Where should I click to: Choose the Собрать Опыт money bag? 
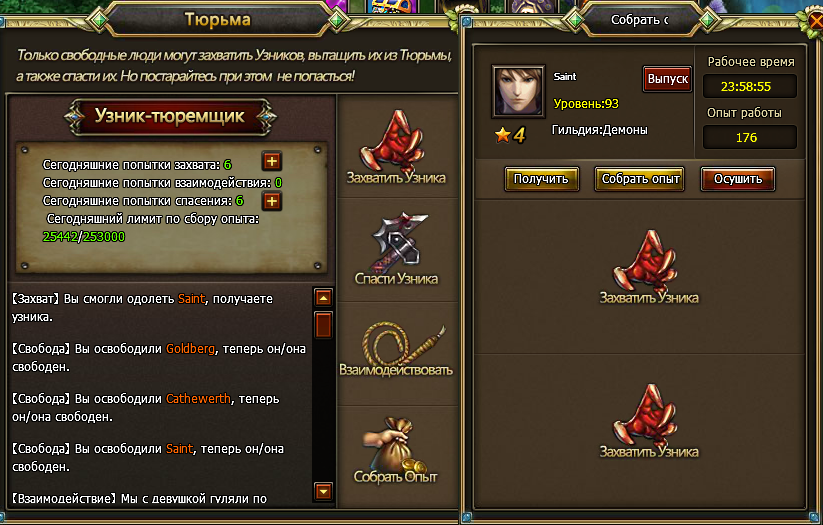coord(396,448)
